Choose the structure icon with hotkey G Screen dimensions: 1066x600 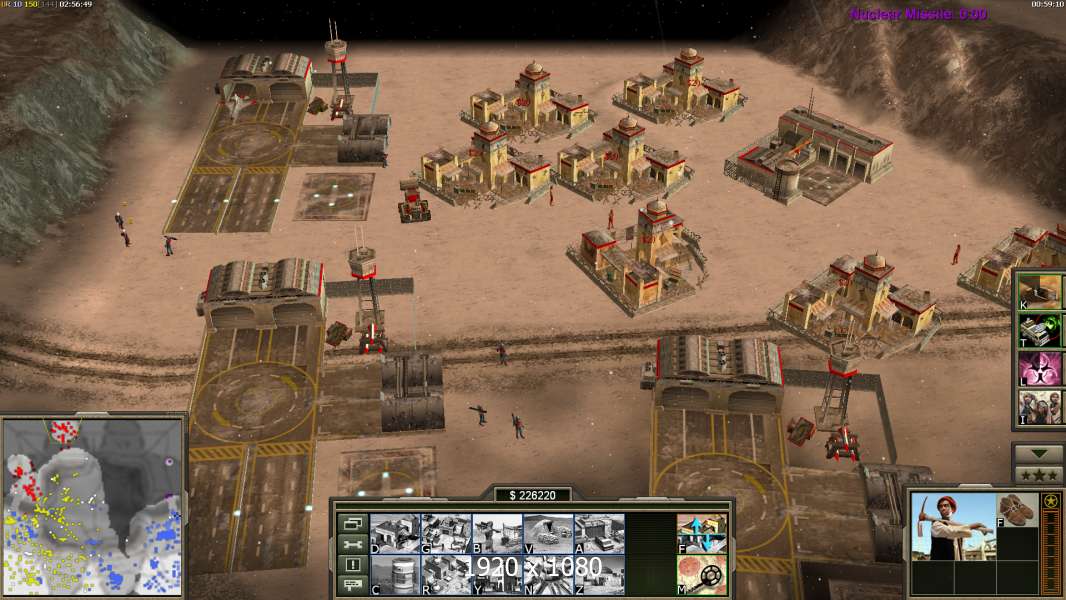coord(446,533)
